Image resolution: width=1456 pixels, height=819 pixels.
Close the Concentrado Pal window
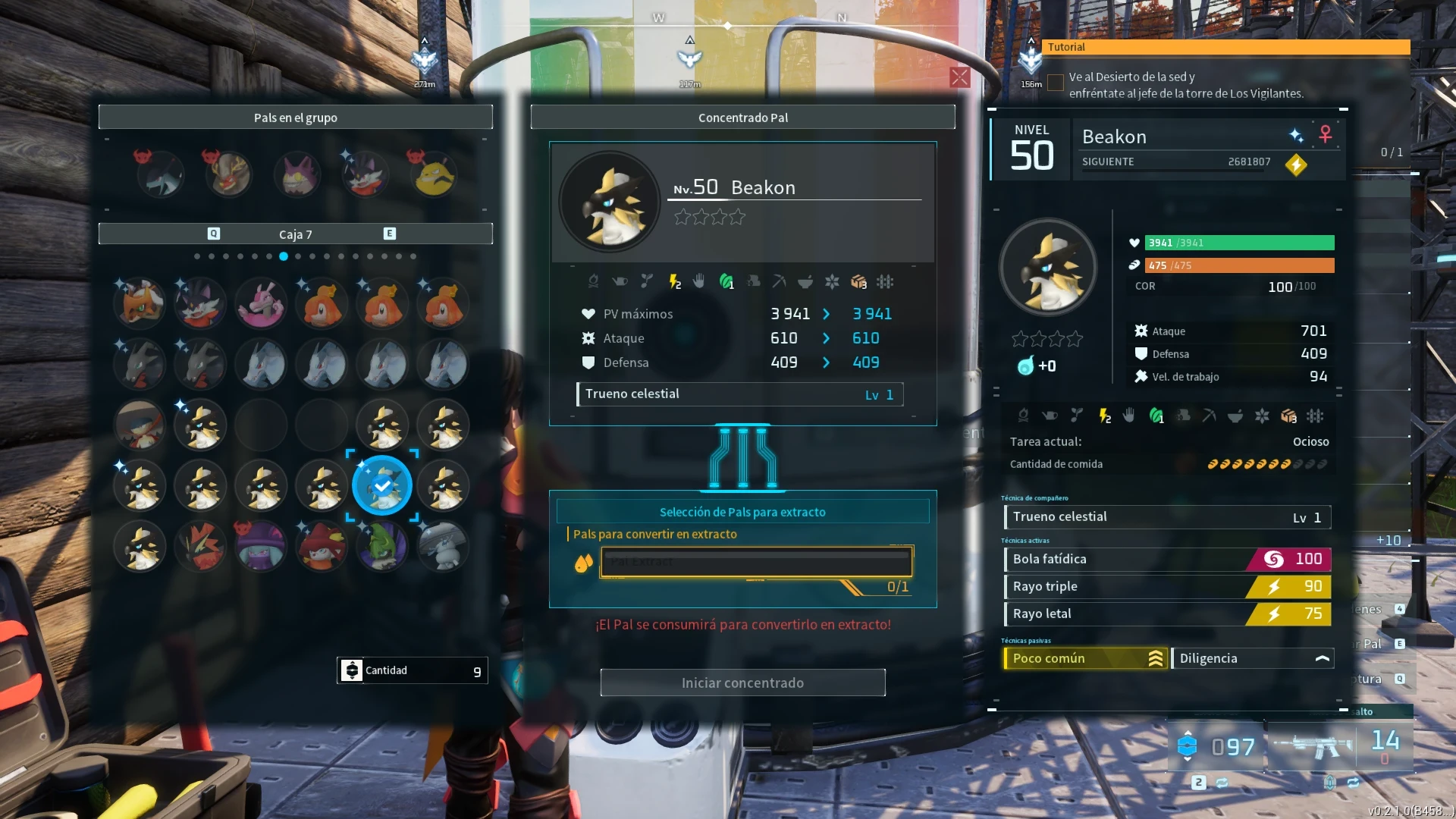(x=959, y=77)
